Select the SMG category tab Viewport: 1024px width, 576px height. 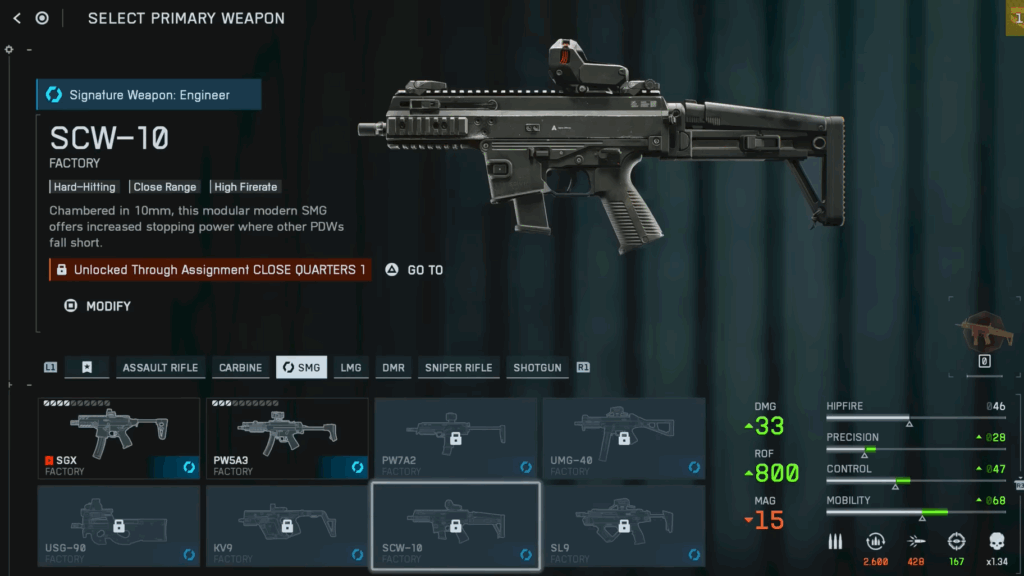click(x=301, y=367)
